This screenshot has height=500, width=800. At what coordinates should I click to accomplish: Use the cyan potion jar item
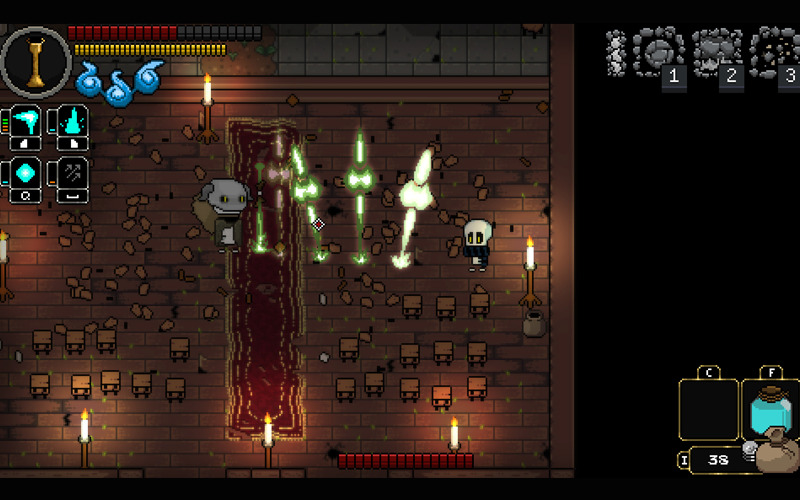pos(770,410)
